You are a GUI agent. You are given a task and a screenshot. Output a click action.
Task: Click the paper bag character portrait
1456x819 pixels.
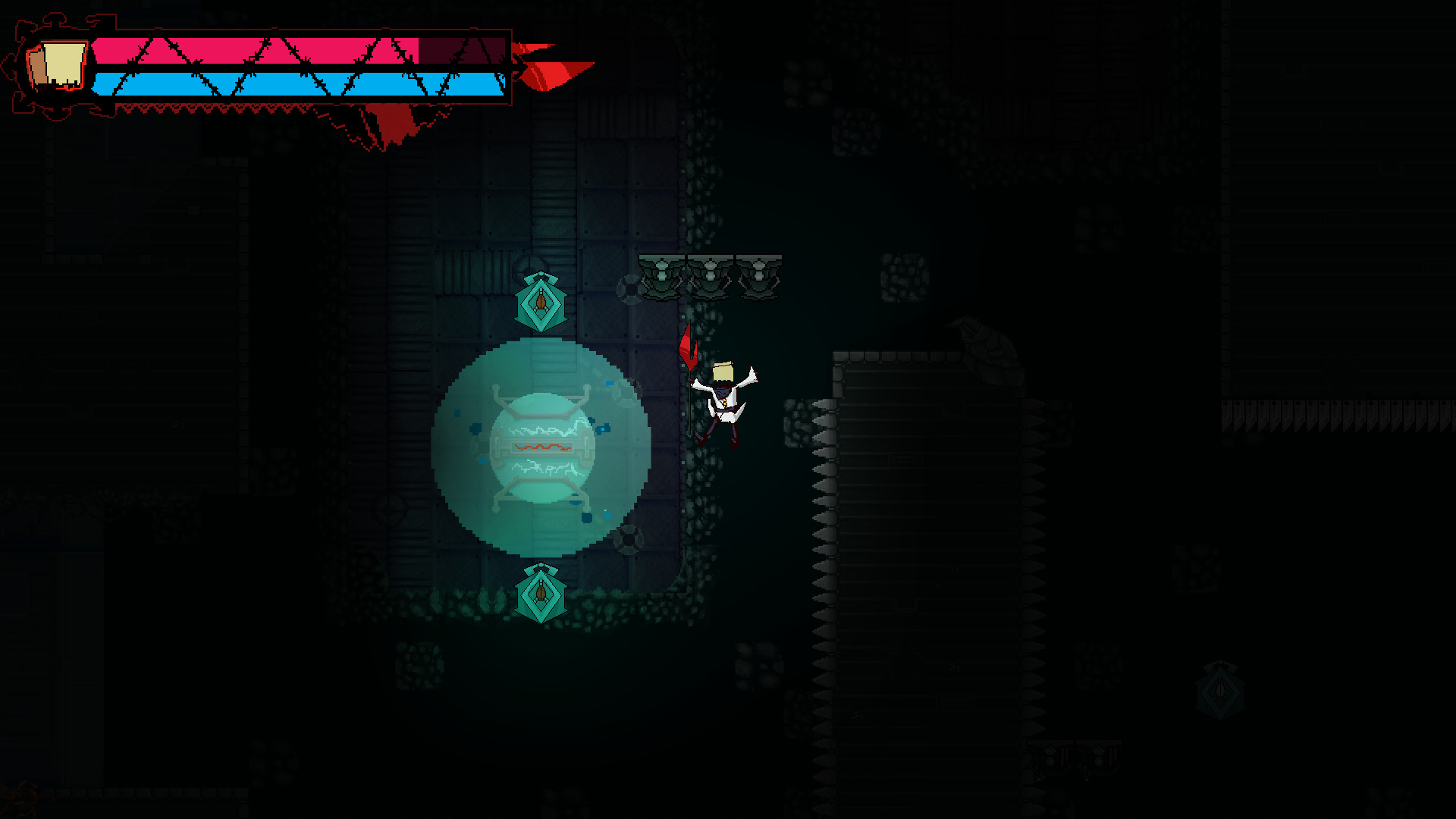pos(57,66)
